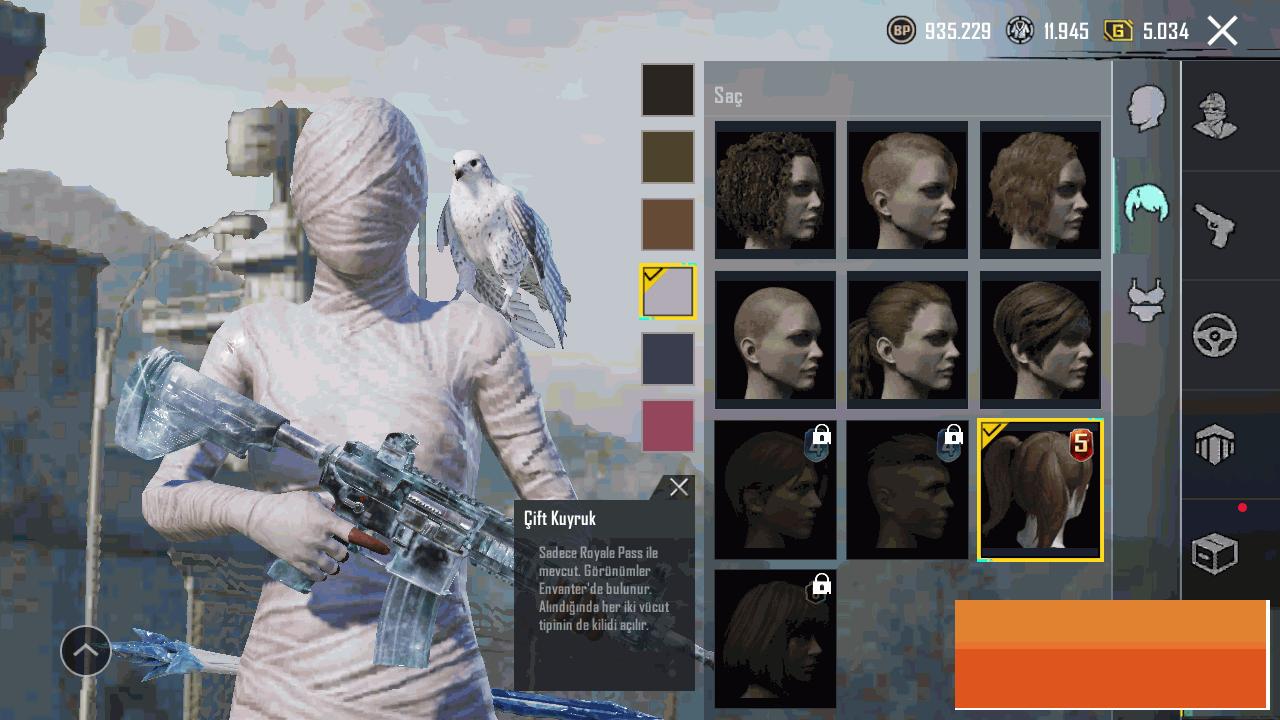The height and width of the screenshot is (720, 1280).
Task: Show the vehicle steering wheel category
Action: pos(1215,335)
